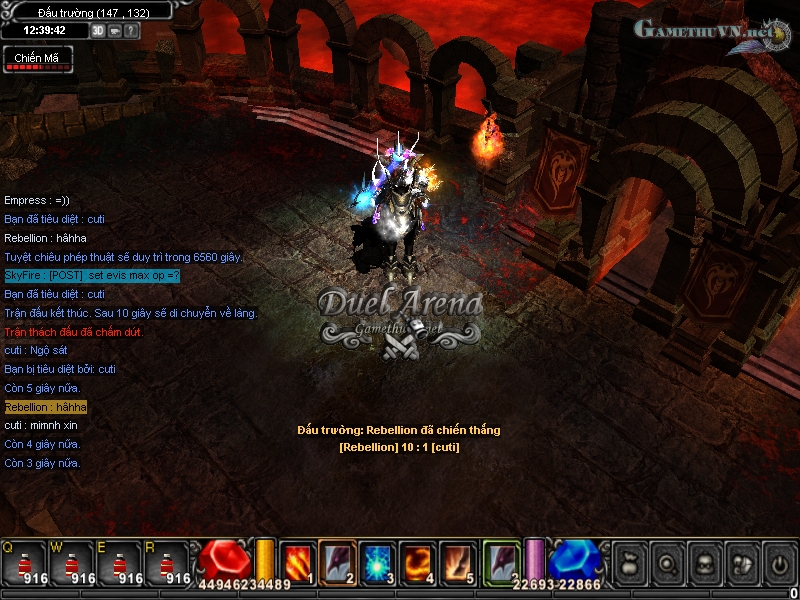The height and width of the screenshot is (600, 800).
Task: Trigger the flame strike skill in slot 5
Action: pyautogui.click(x=459, y=561)
